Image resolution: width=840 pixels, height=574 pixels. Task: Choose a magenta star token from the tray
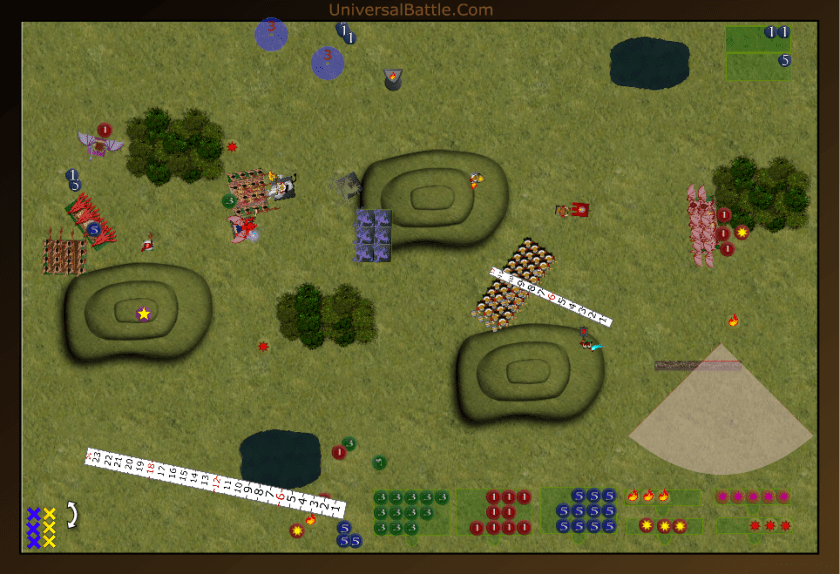tap(752, 496)
